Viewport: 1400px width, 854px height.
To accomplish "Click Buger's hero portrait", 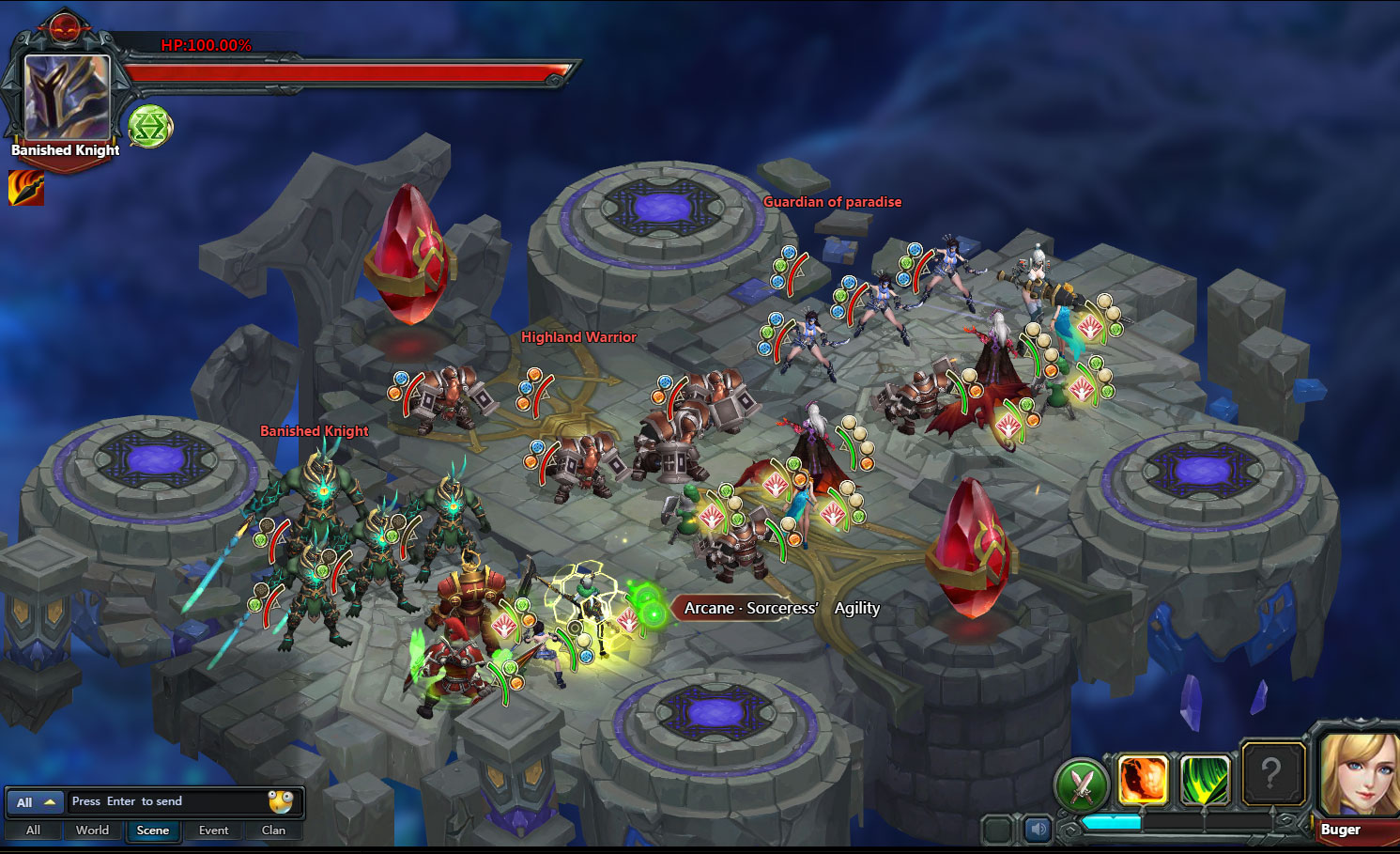I will point(1358,774).
